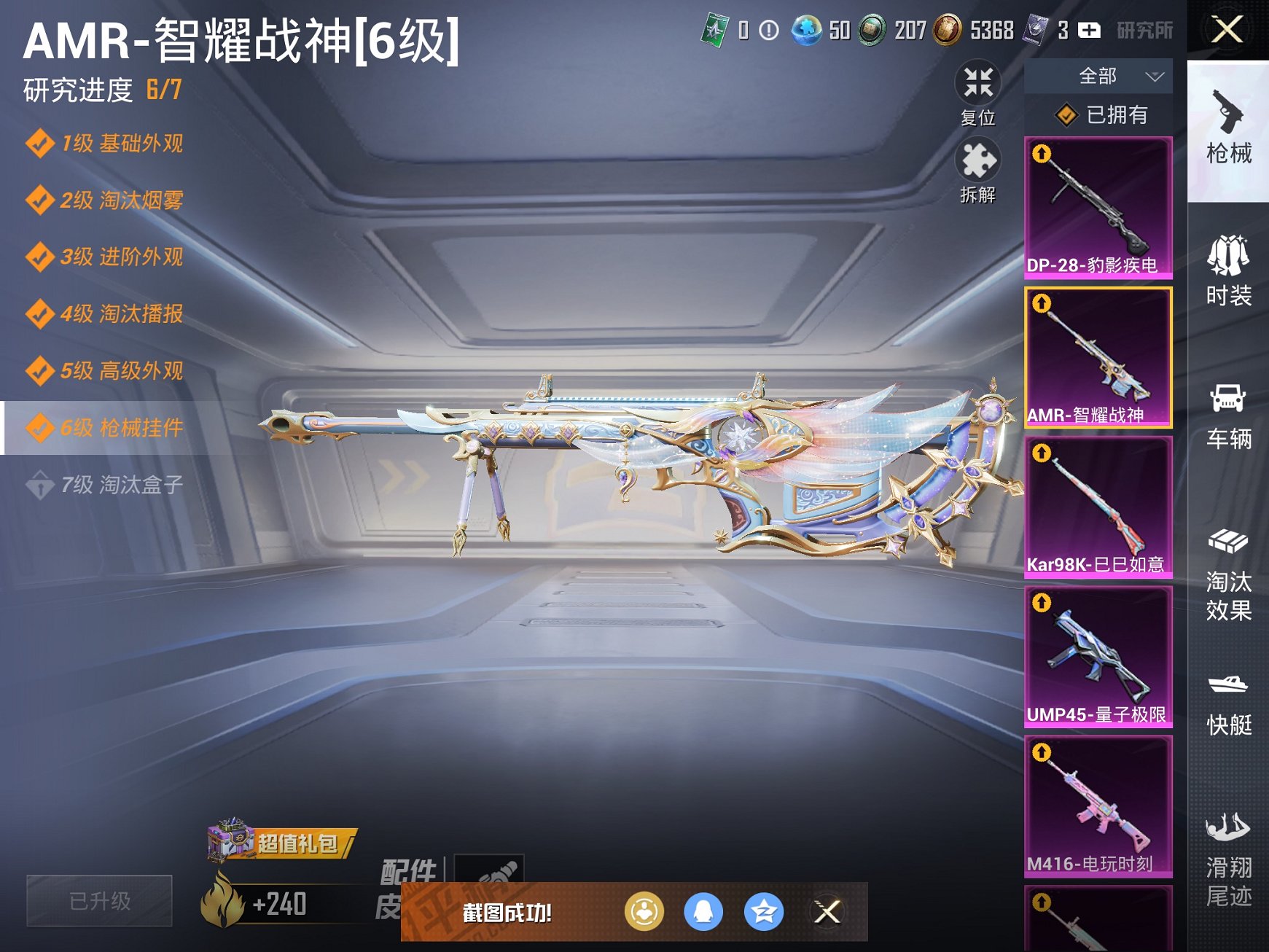The height and width of the screenshot is (952, 1269).
Task: Click the 已升级 upgraded button
Action: 98,901
